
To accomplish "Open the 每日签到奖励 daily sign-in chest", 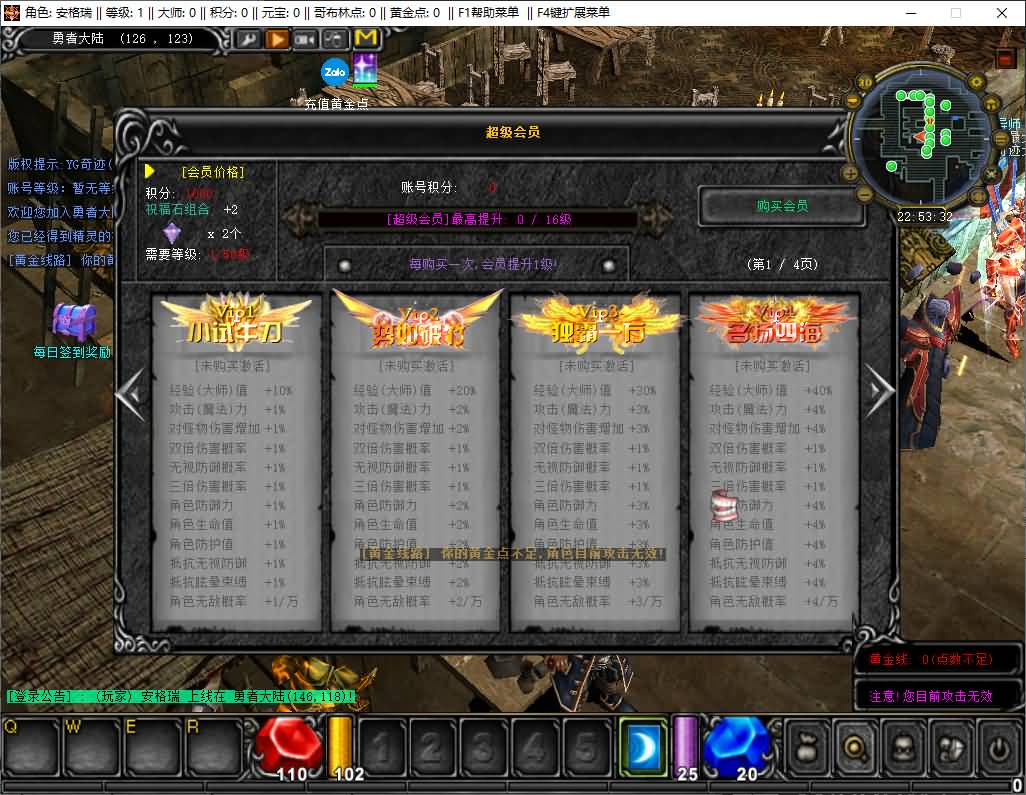I will click(x=73, y=322).
